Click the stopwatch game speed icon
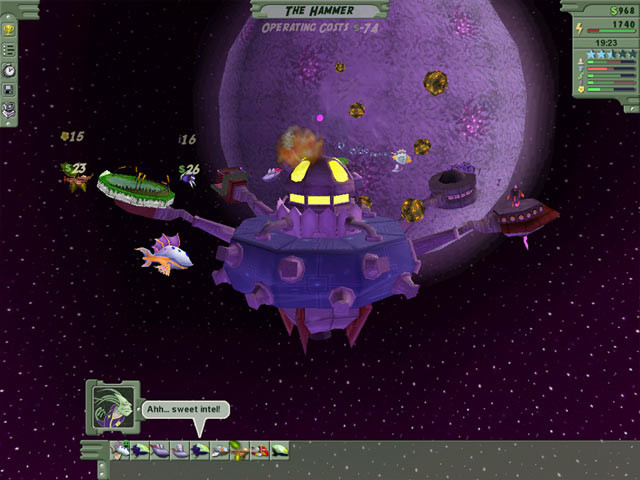This screenshot has height=480, width=640. pos(9,70)
